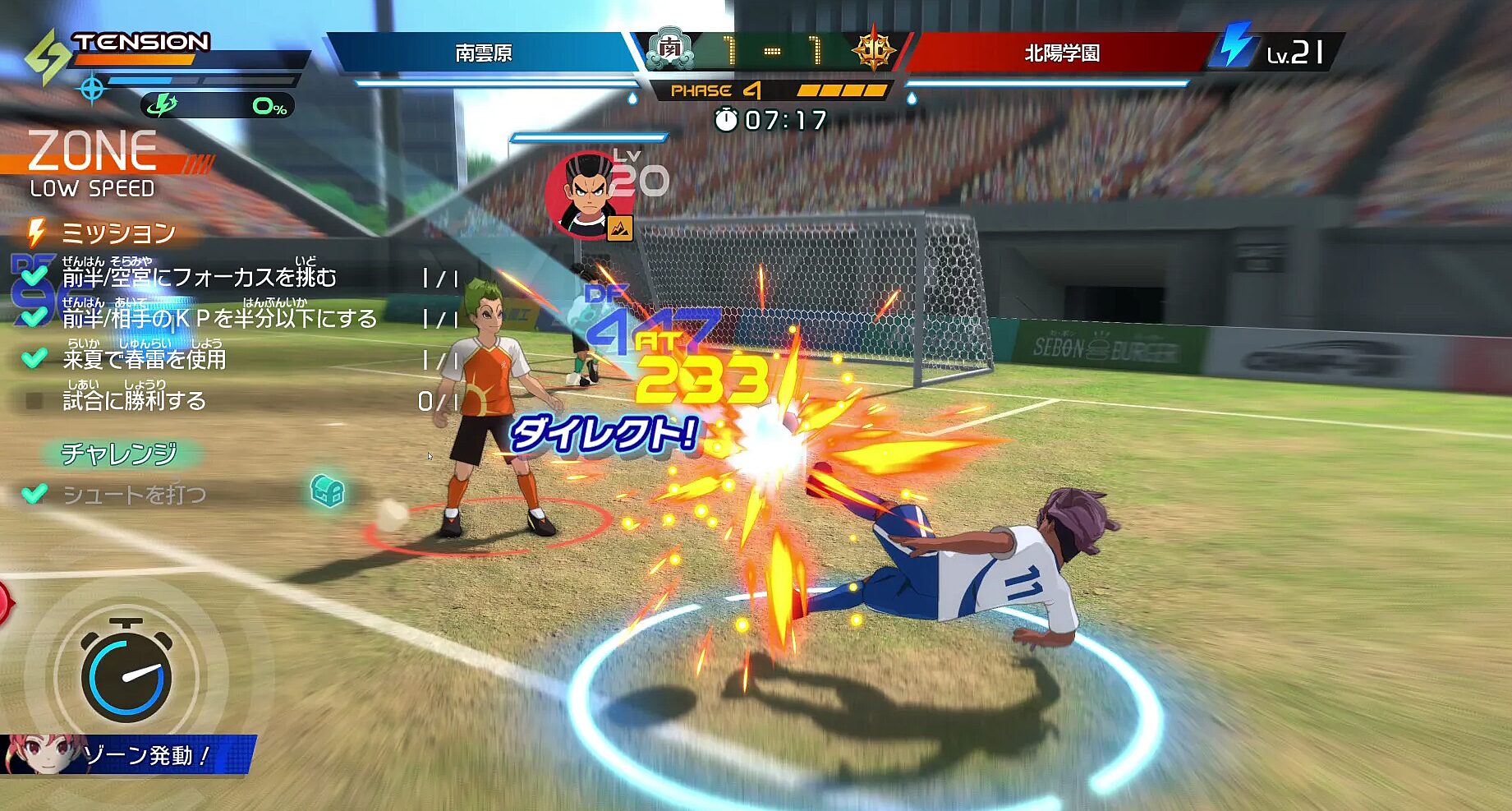Click the 北陽学園 team crest
Screen dimensions: 1512x811
(873, 50)
